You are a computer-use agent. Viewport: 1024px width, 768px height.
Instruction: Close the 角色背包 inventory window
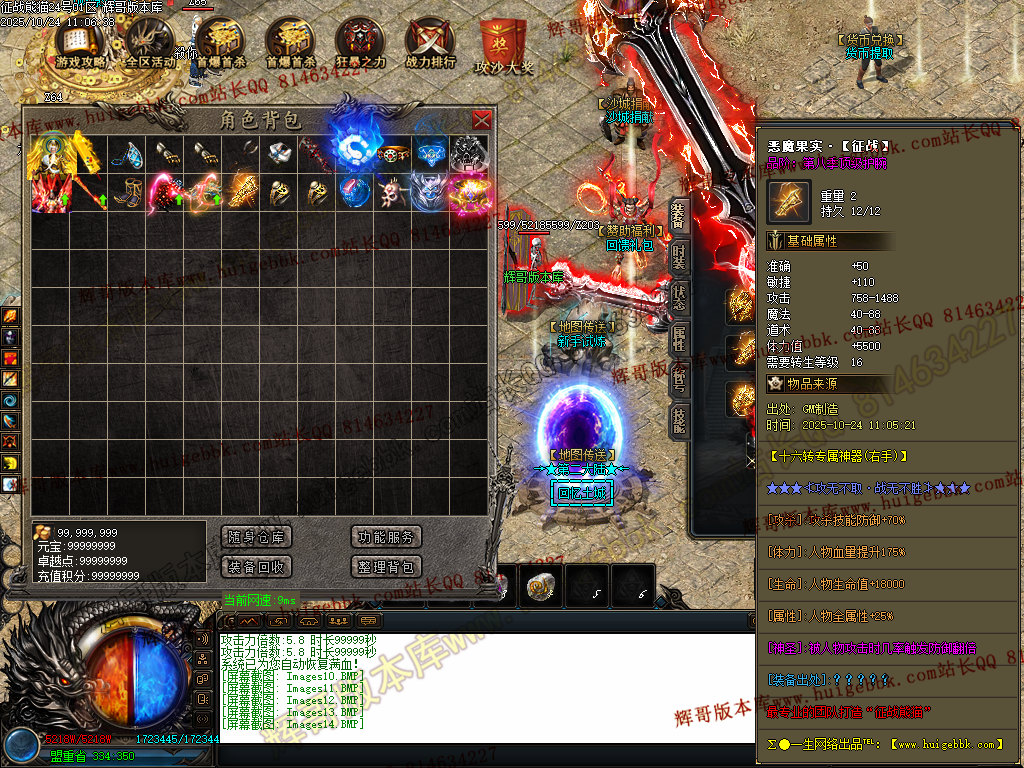point(482,120)
